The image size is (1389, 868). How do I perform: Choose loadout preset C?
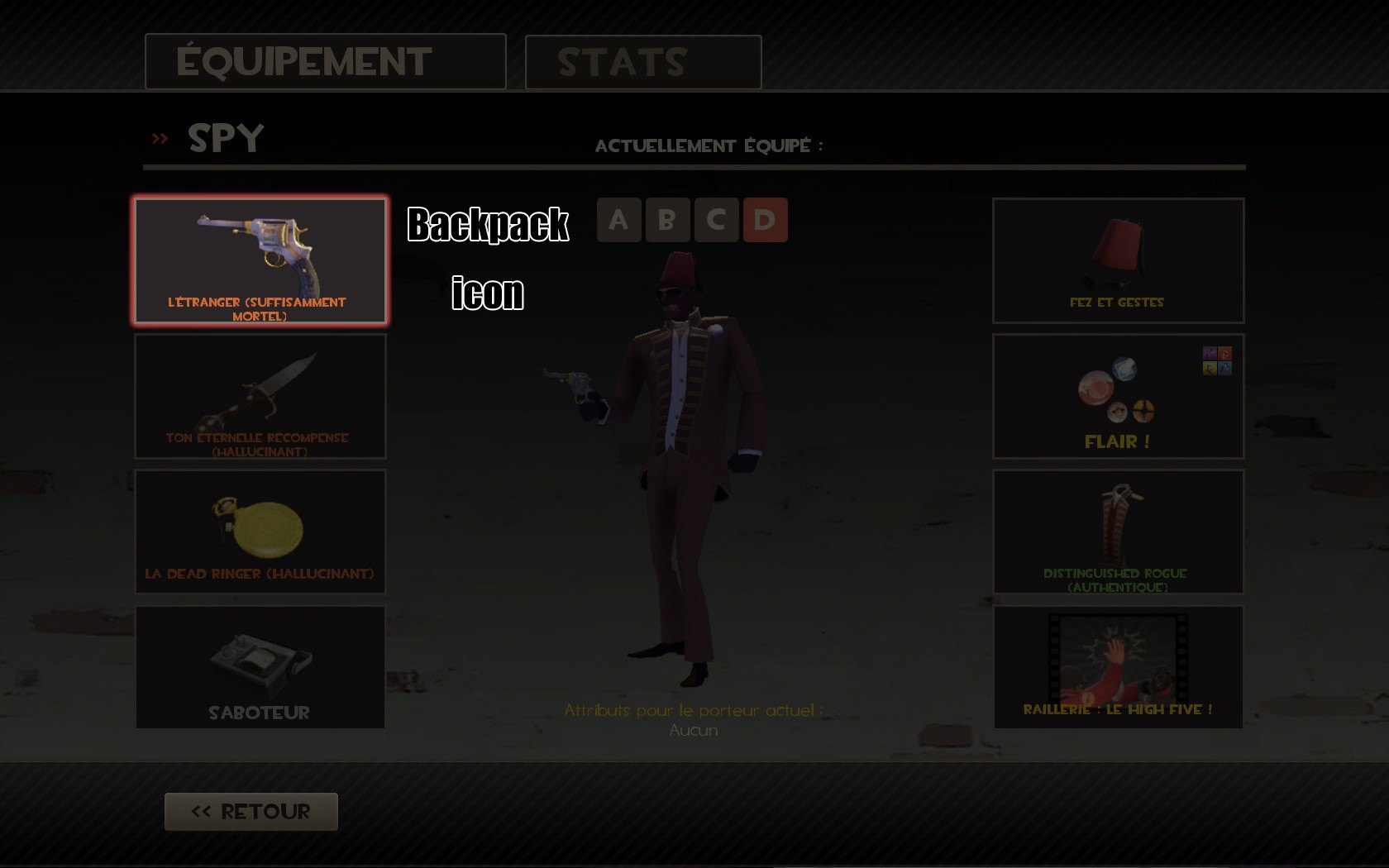[x=716, y=220]
